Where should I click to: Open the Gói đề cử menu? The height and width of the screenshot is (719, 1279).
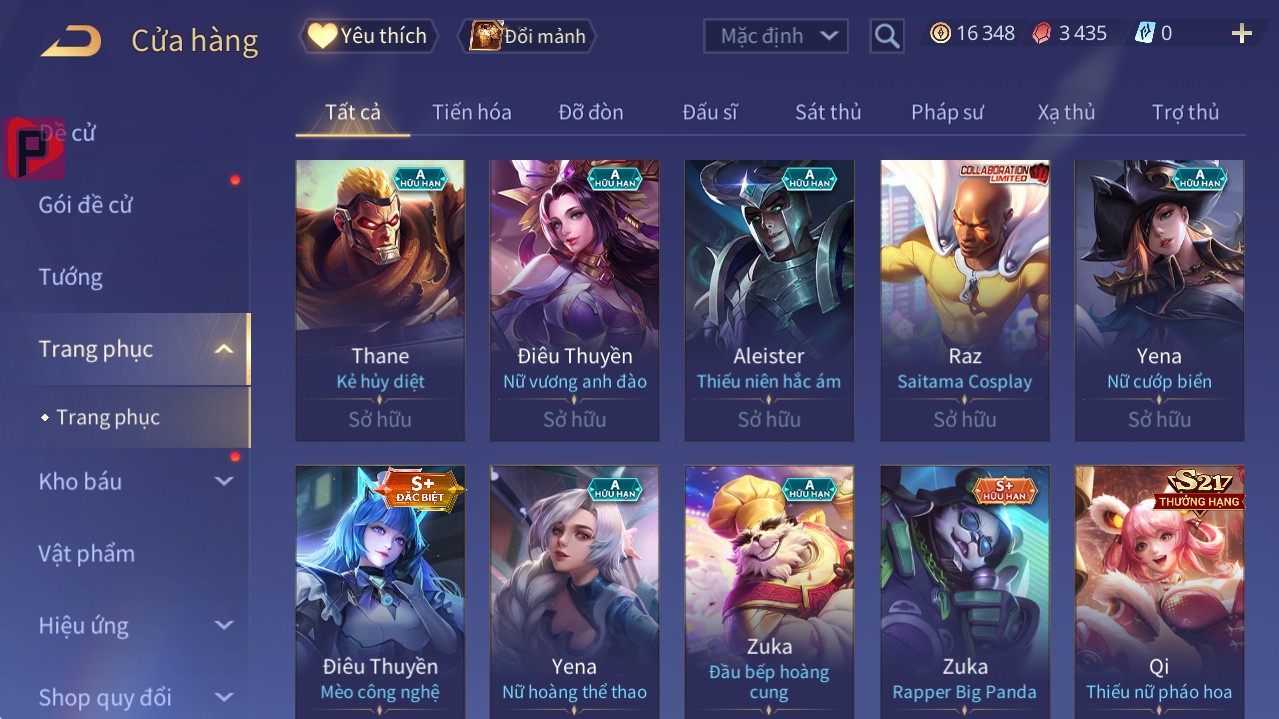coord(86,205)
